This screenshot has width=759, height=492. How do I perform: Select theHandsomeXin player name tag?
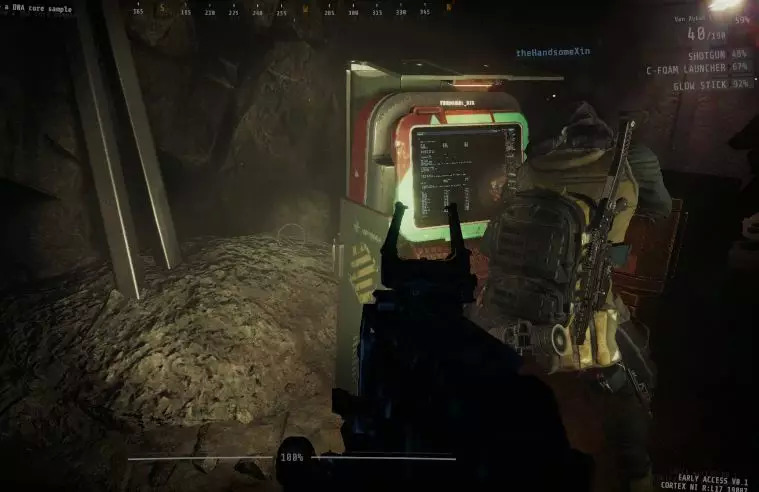tap(552, 52)
